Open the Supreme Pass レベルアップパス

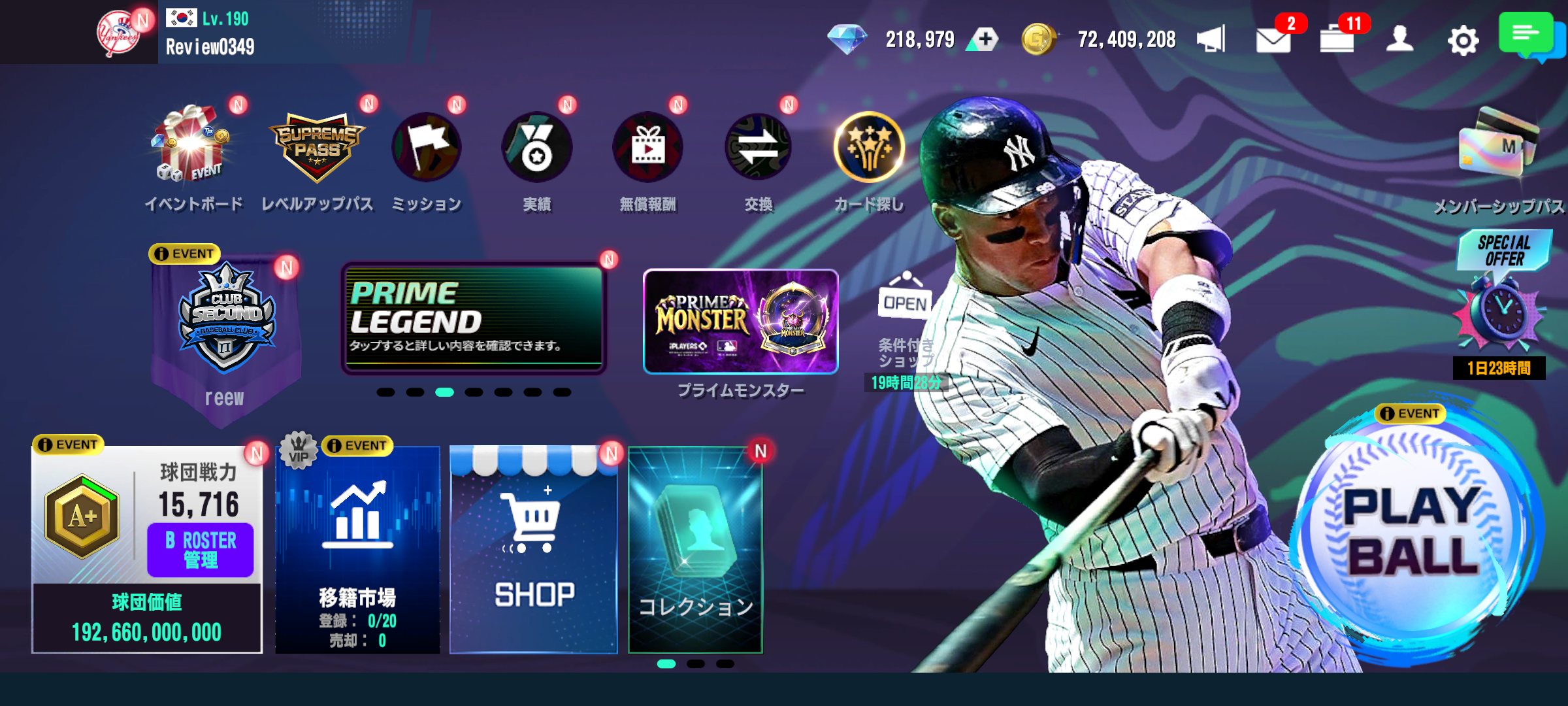(x=317, y=147)
